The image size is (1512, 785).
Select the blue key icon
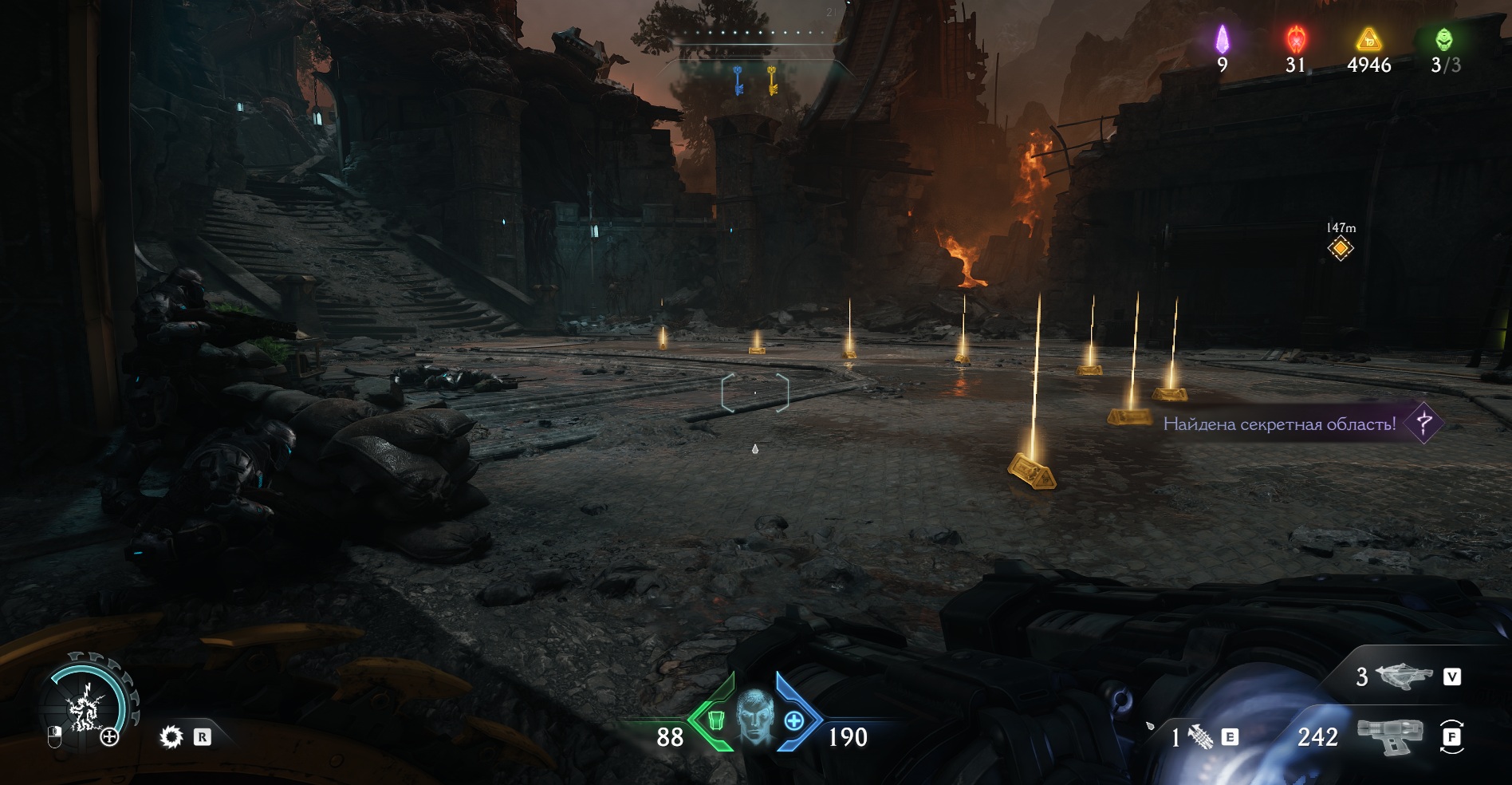(x=738, y=81)
